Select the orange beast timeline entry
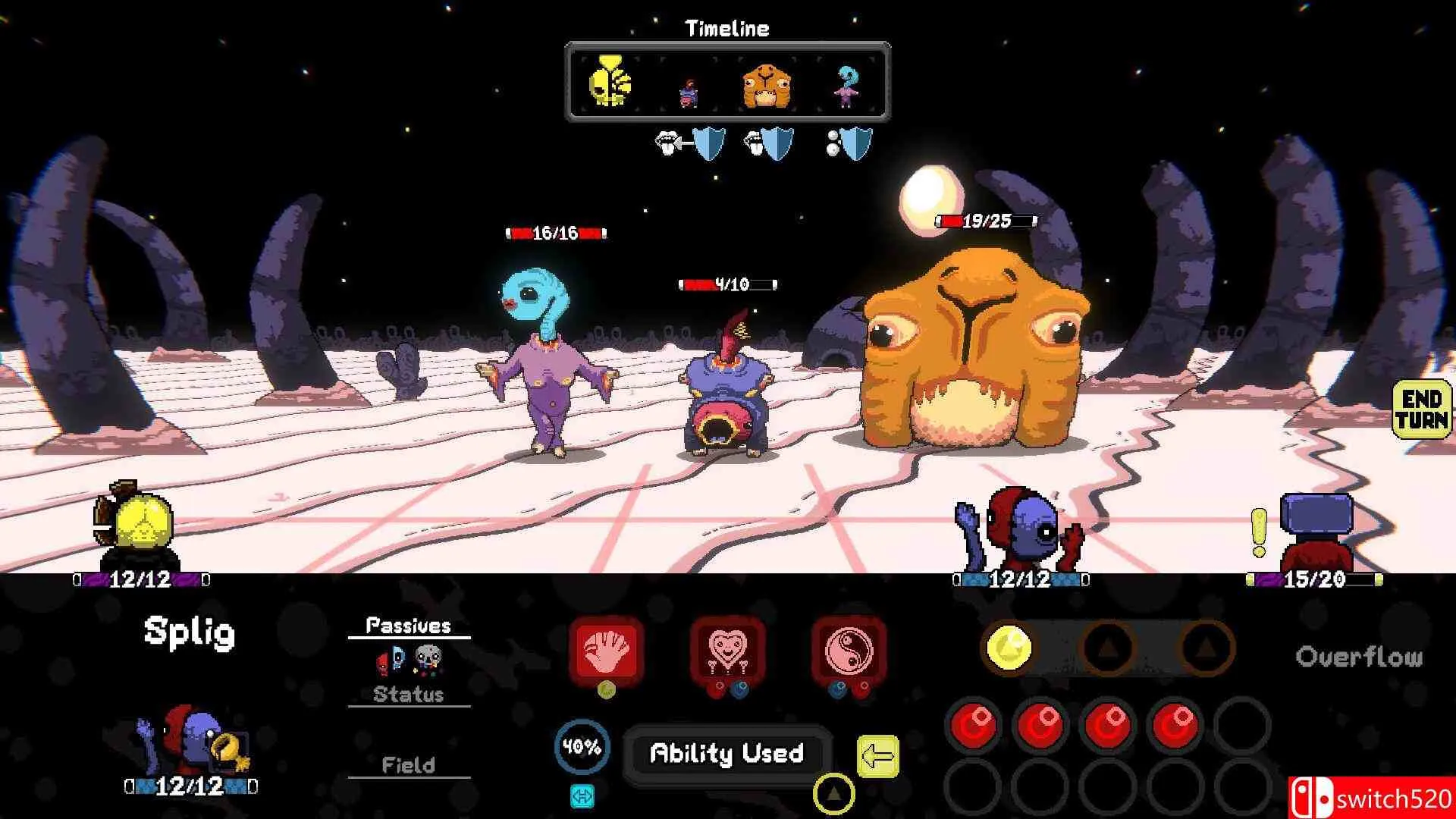Viewport: 1456px width, 819px height. 766,85
